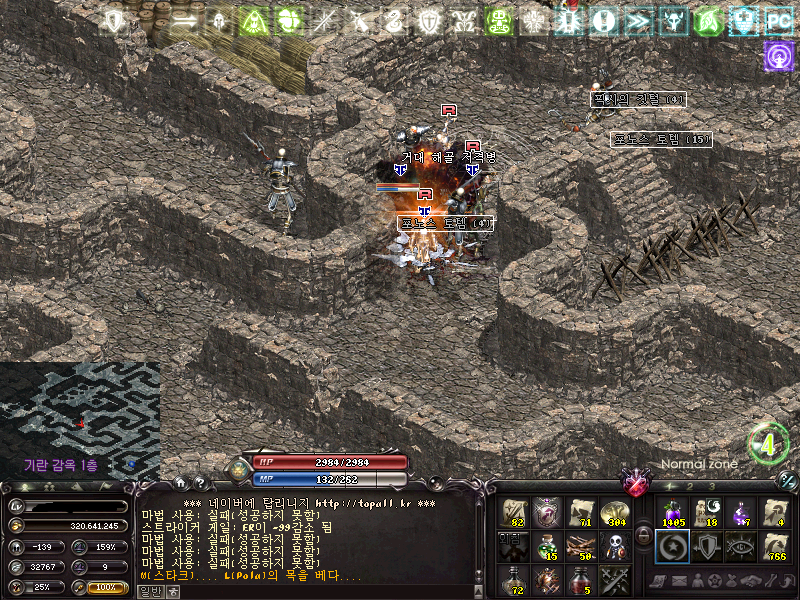Image resolution: width=800 pixels, height=600 pixels.
Task: Activate the eye skill icon
Action: point(740,546)
